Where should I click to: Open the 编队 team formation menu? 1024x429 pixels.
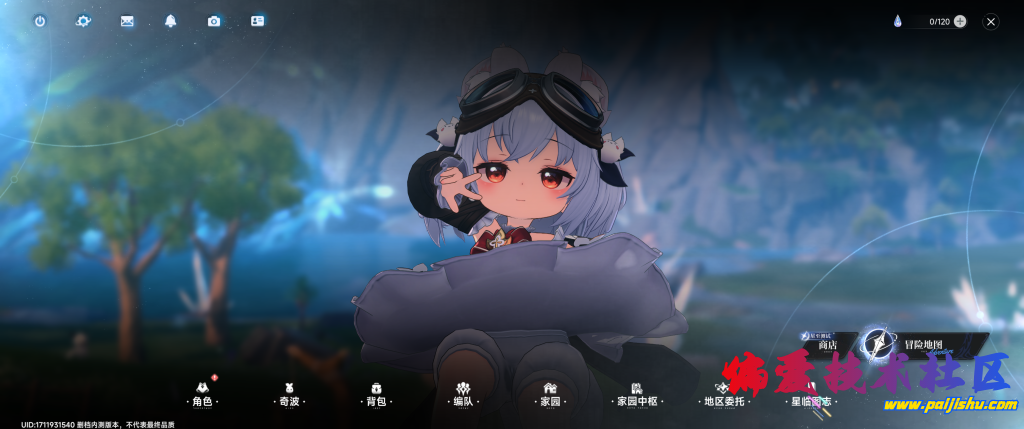tap(463, 395)
